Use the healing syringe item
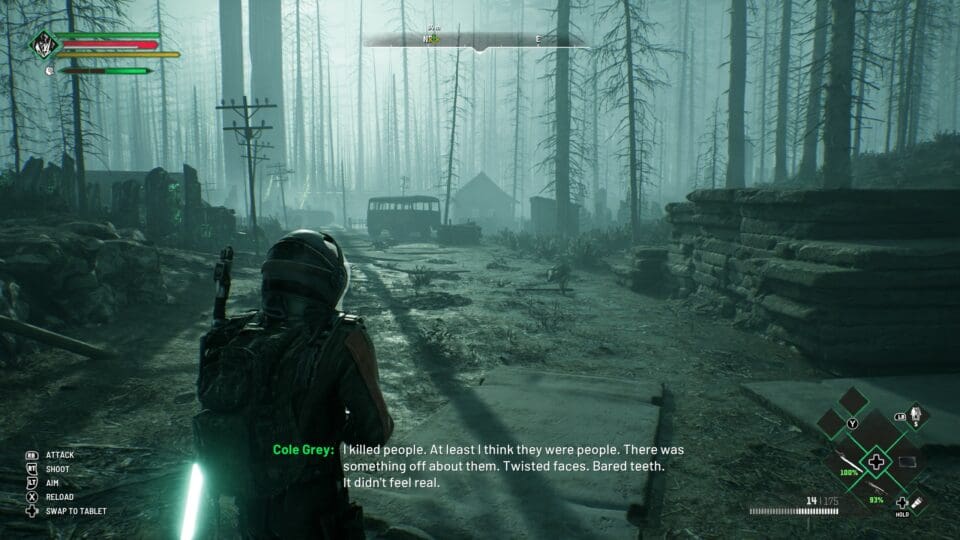This screenshot has height=540, width=960. pos(917,503)
